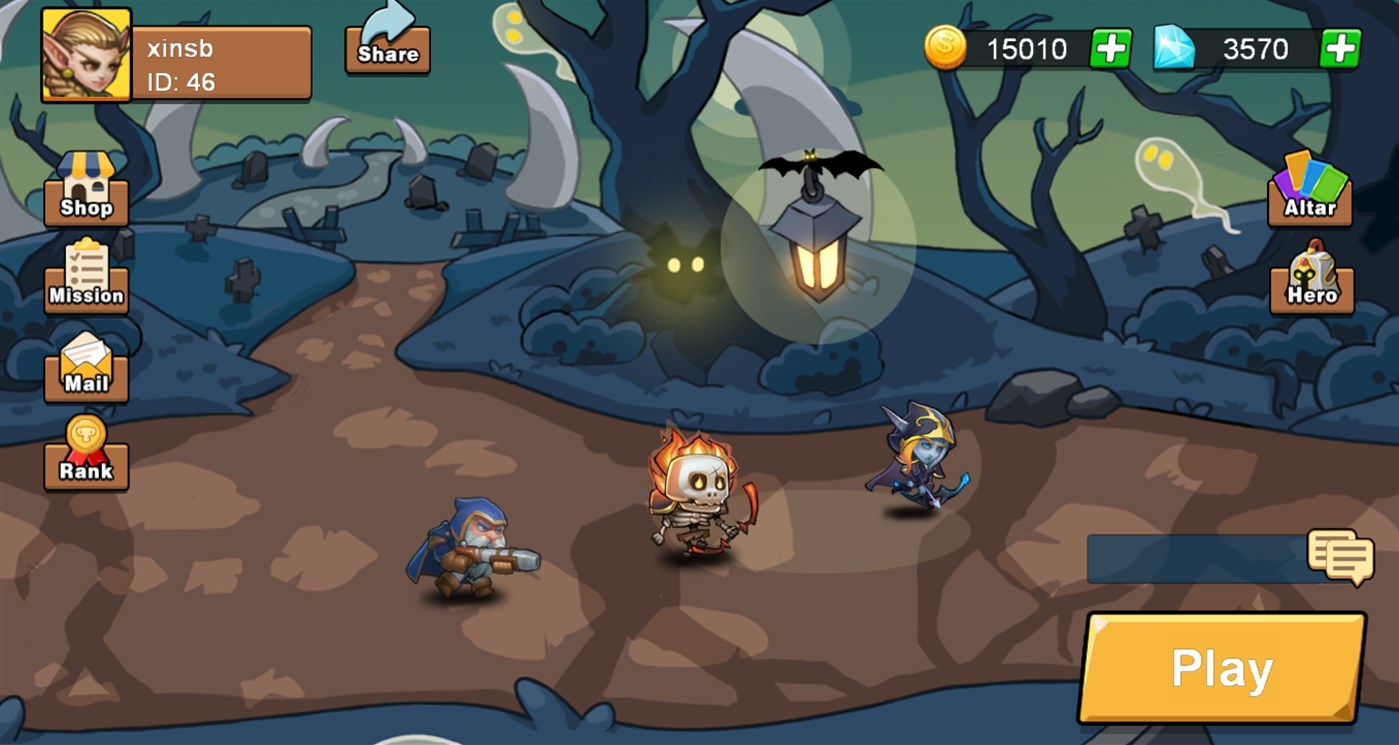The width and height of the screenshot is (1399, 745).
Task: Buy more gold with the plus button
Action: pyautogui.click(x=1113, y=46)
